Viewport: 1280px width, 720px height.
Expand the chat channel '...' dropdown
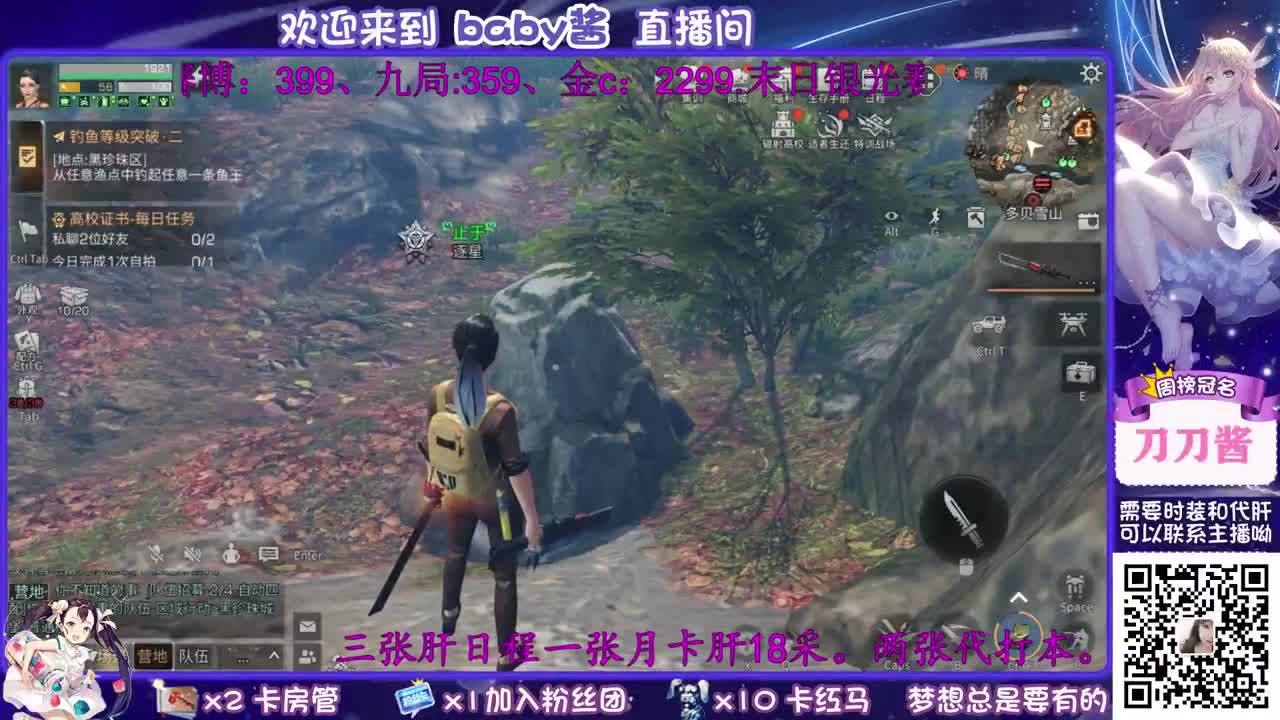coord(242,658)
